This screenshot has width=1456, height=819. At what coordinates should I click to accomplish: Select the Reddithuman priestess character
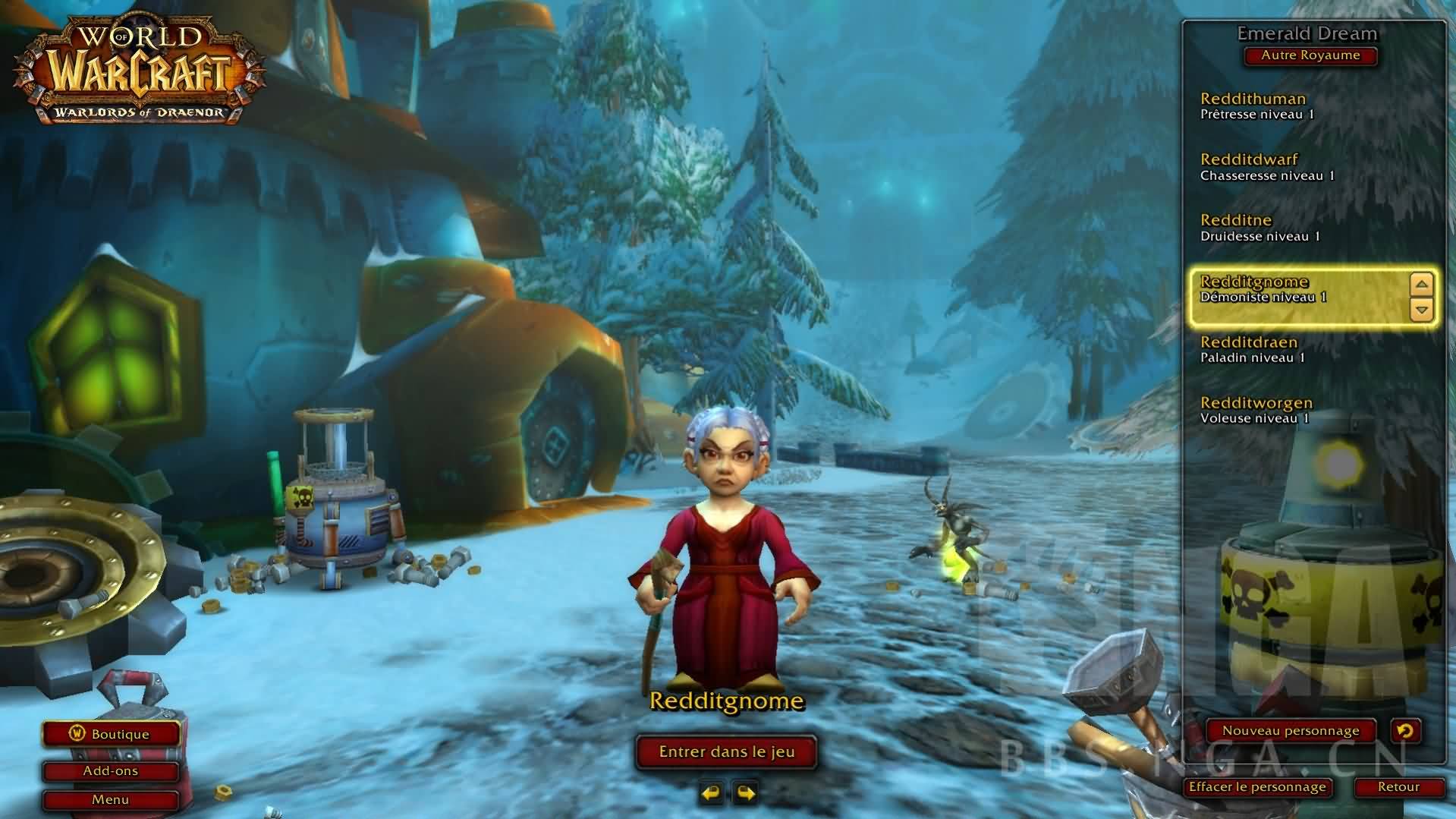point(1290,106)
